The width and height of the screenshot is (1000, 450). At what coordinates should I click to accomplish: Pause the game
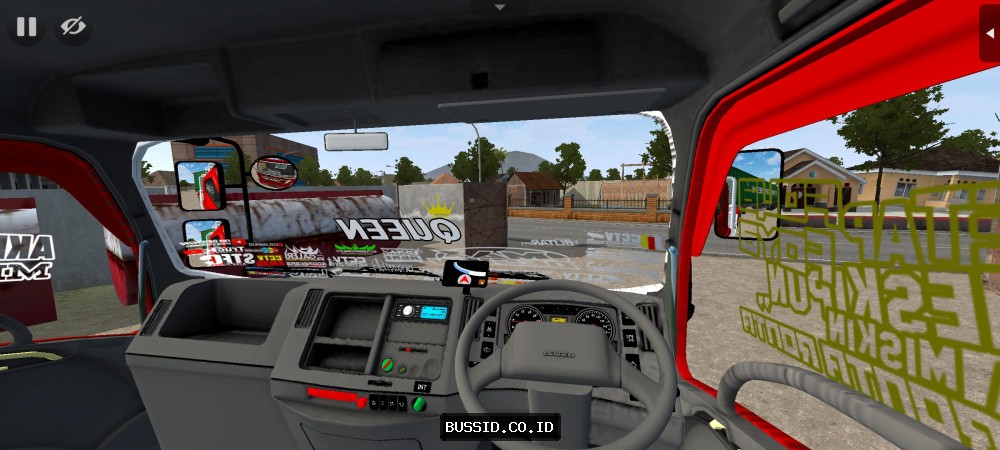coord(26,27)
